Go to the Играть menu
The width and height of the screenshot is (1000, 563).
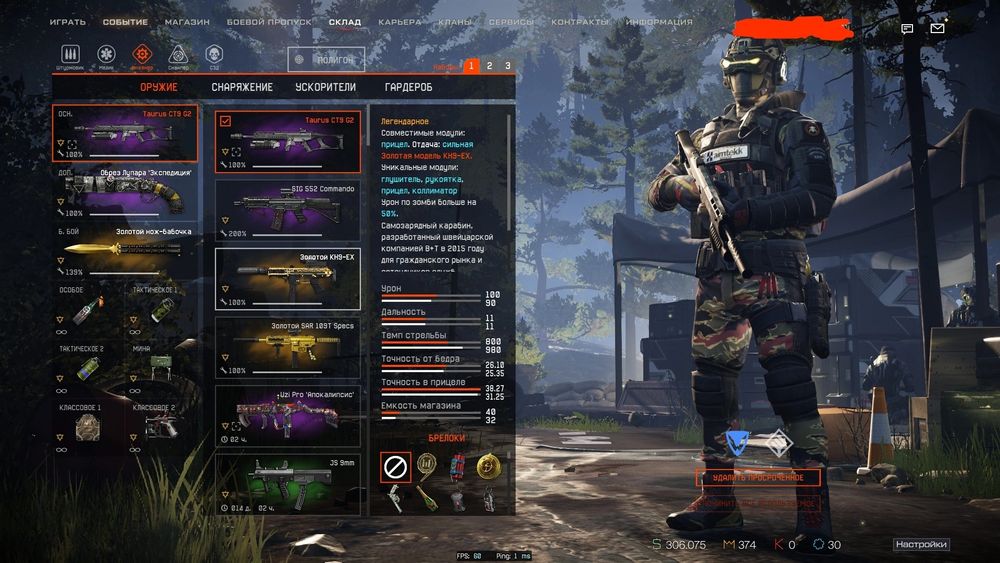point(68,22)
